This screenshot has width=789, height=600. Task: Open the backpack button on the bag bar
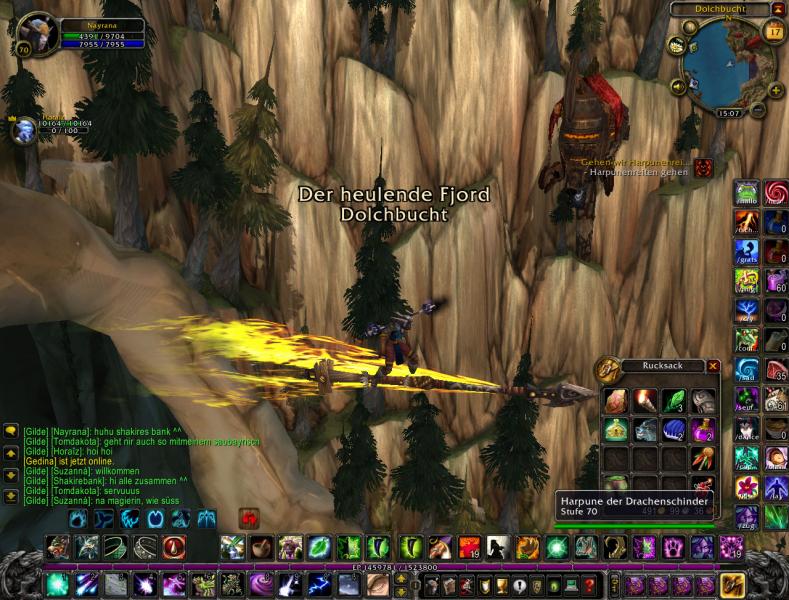point(733,585)
